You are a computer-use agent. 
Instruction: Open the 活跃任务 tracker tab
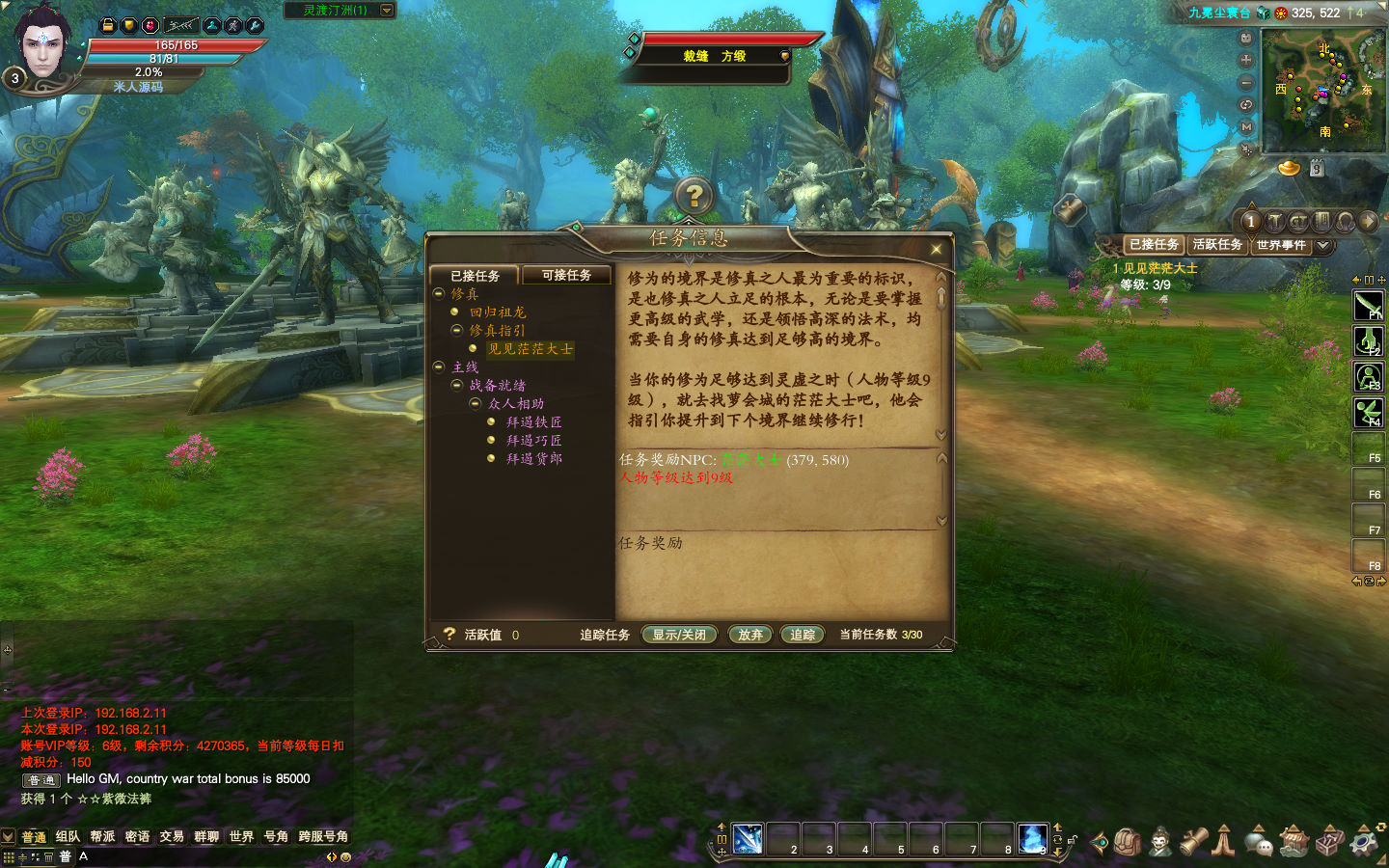click(1217, 245)
